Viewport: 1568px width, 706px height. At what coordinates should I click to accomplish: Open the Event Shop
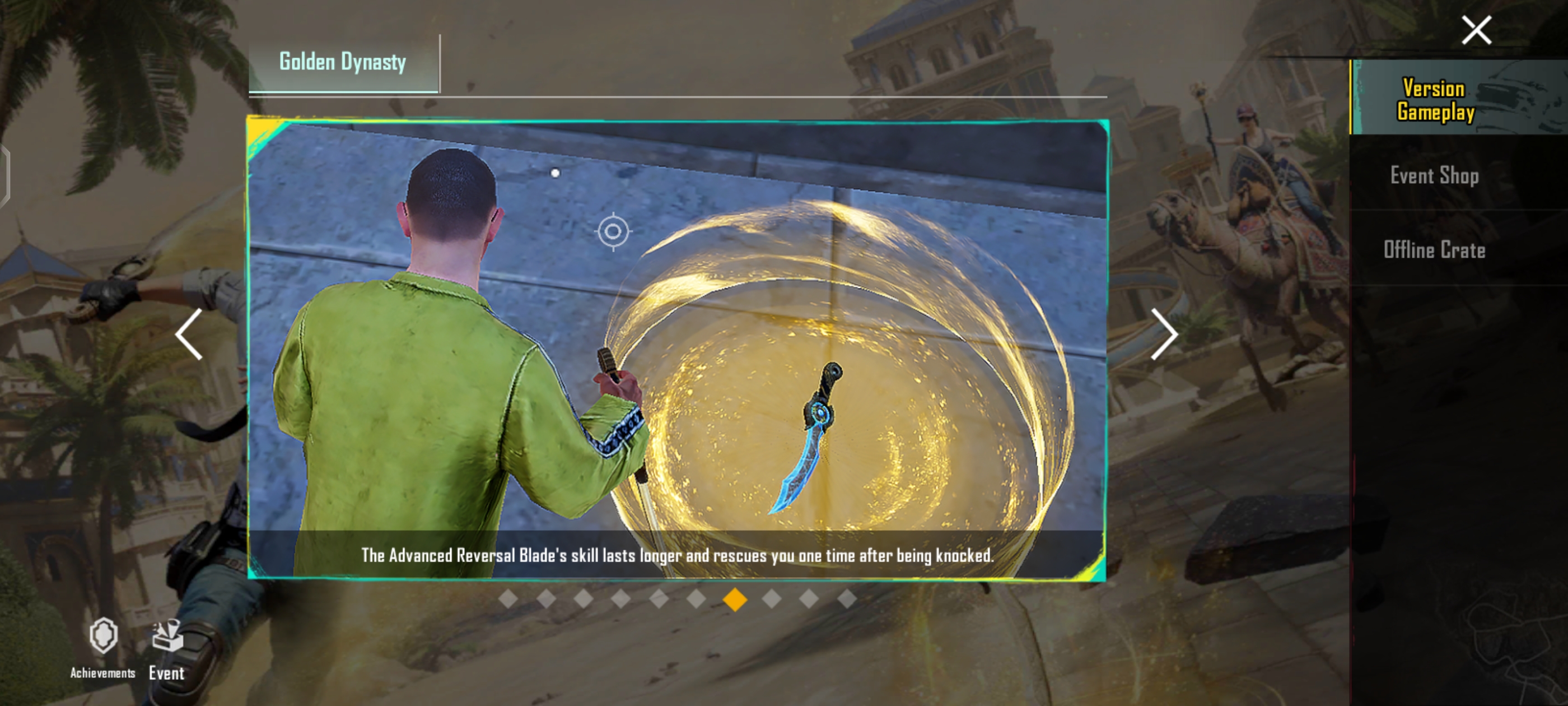point(1434,175)
